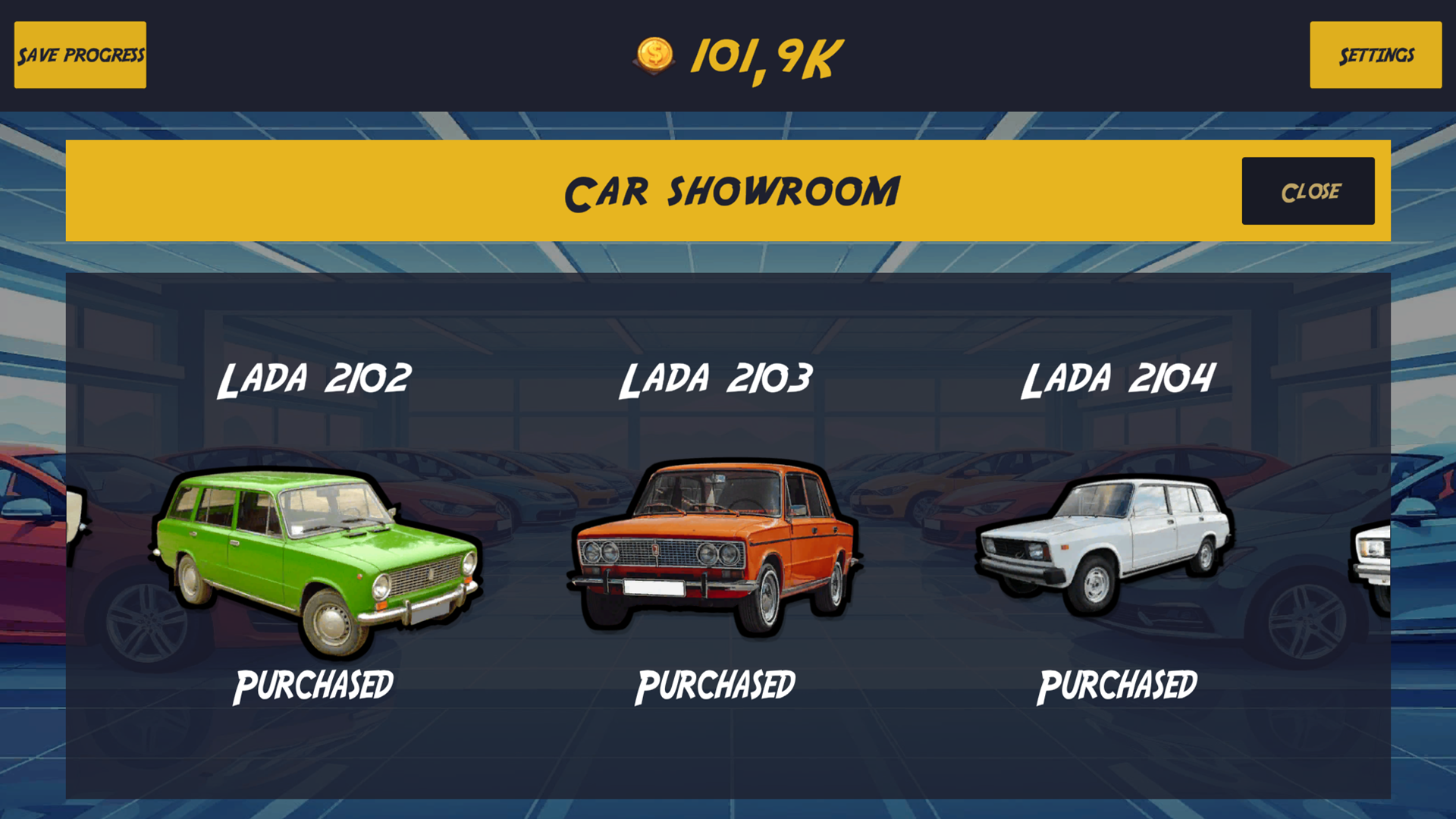Click Purchased under Lada 2102
The width and height of the screenshot is (1456, 819).
[x=314, y=685]
